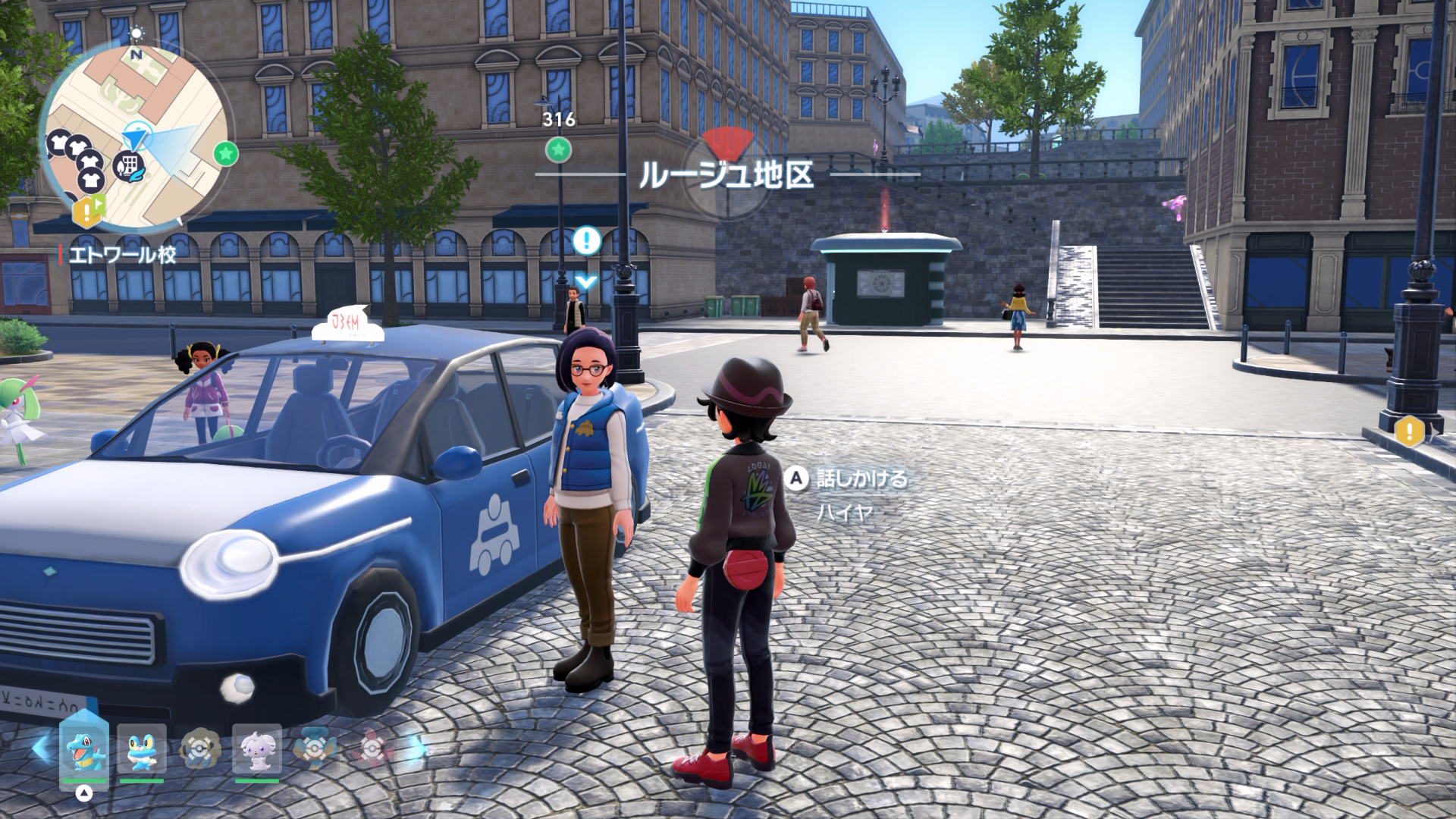
Task: Click the エトワール校 objective label
Action: pos(121,255)
